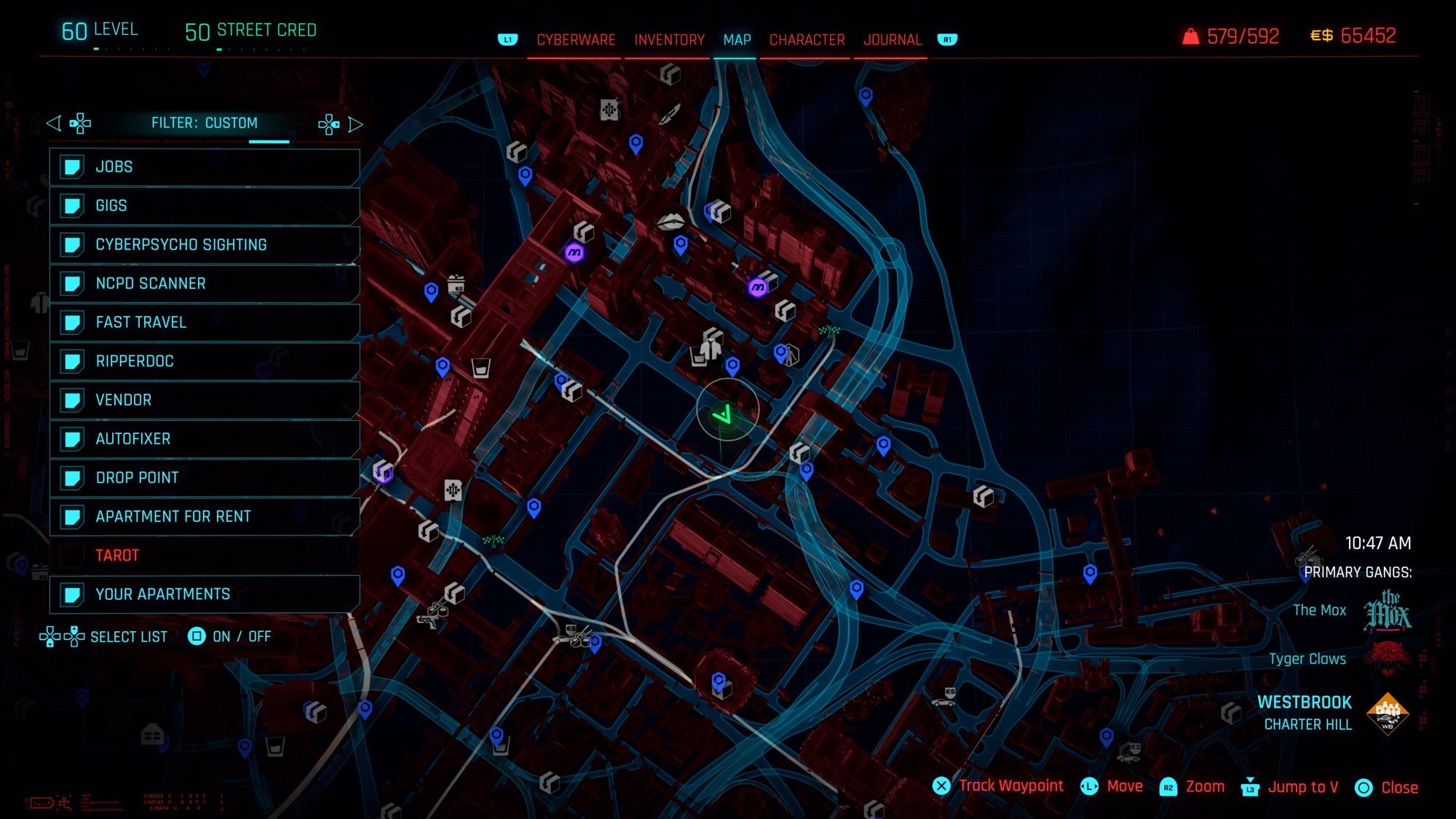Viewport: 1456px width, 819px height.
Task: Go to the Character tab
Action: click(807, 40)
